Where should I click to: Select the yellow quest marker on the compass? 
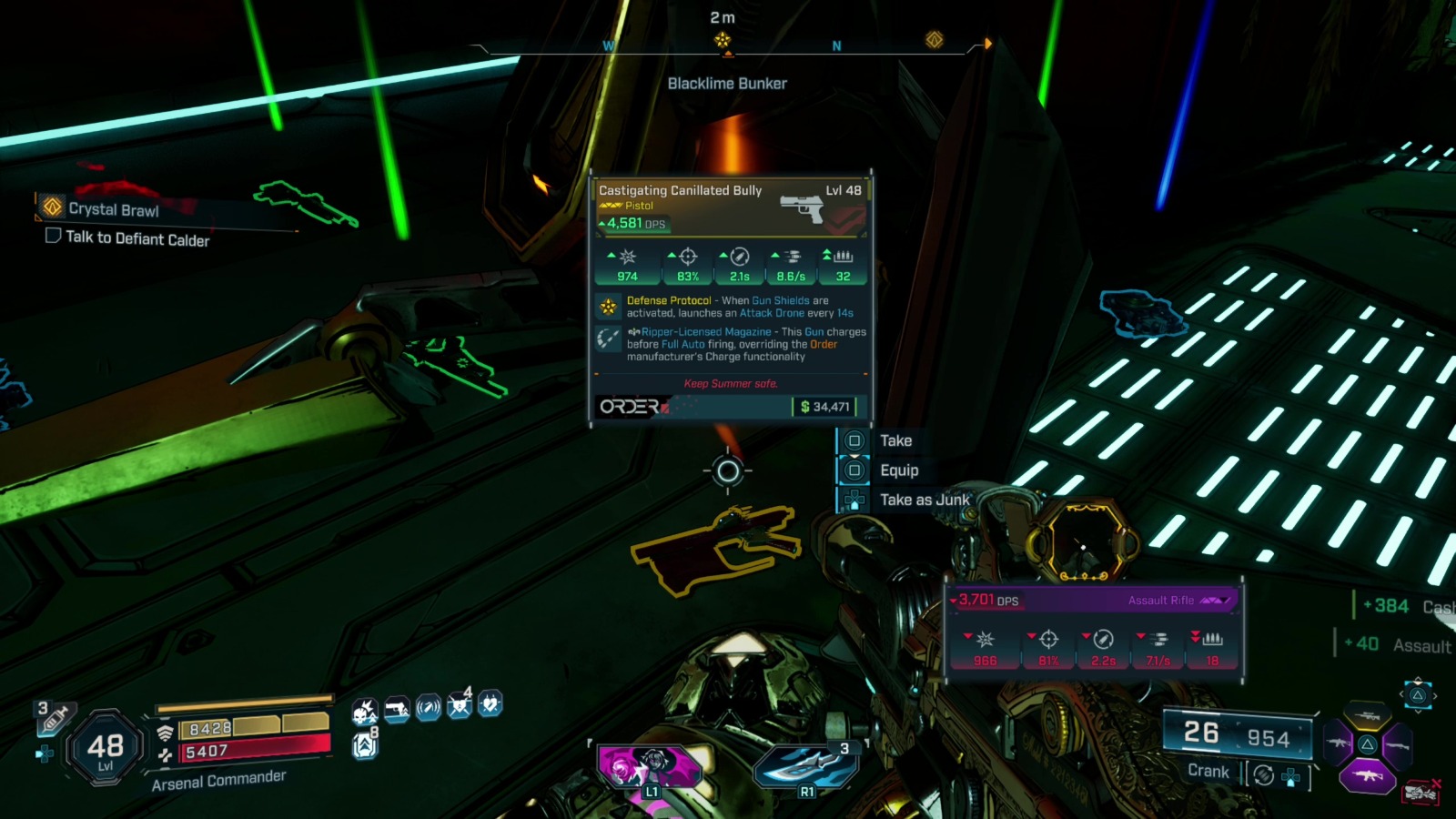[723, 40]
